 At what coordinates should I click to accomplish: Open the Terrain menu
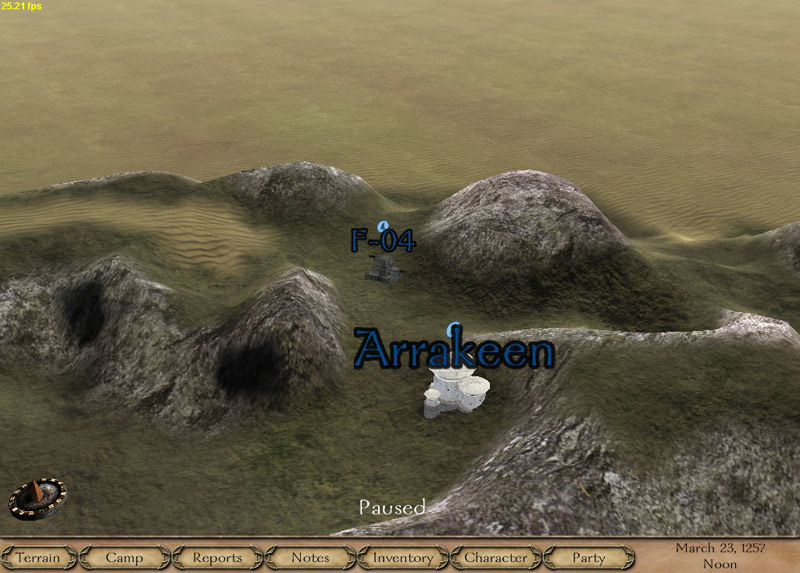point(37,557)
